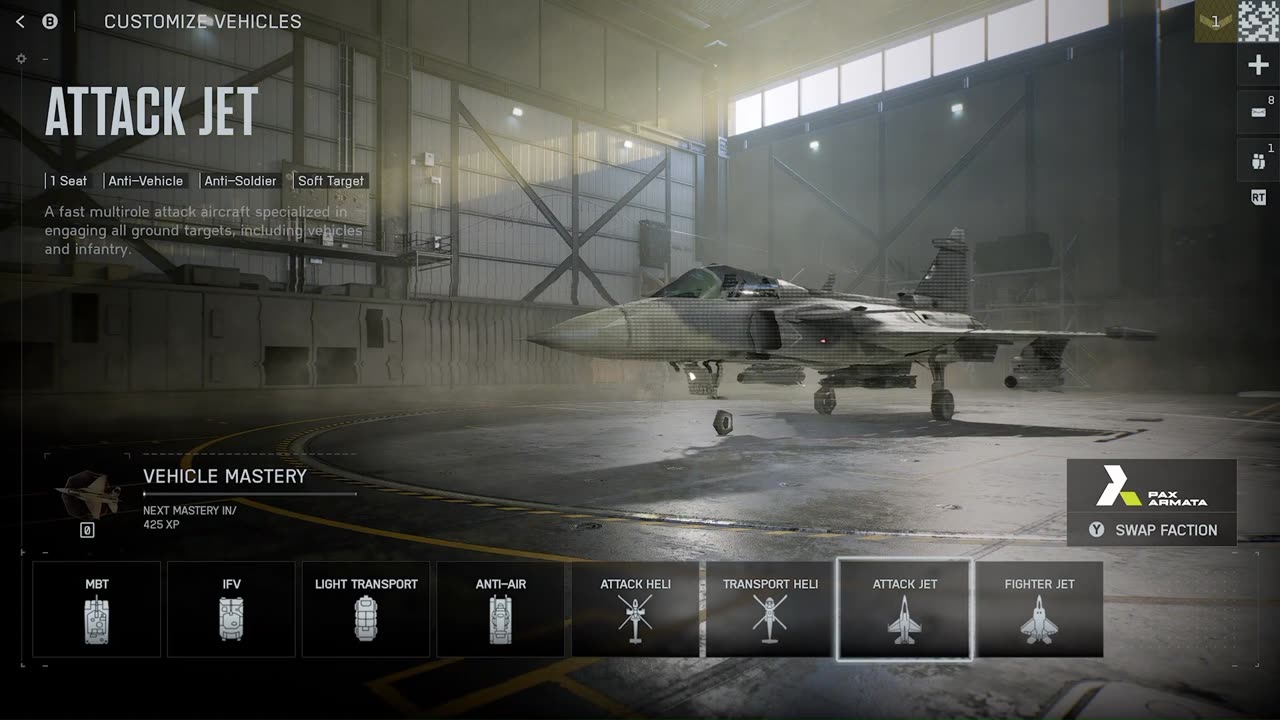
Task: Click the Swap Faction button
Action: 1152,530
